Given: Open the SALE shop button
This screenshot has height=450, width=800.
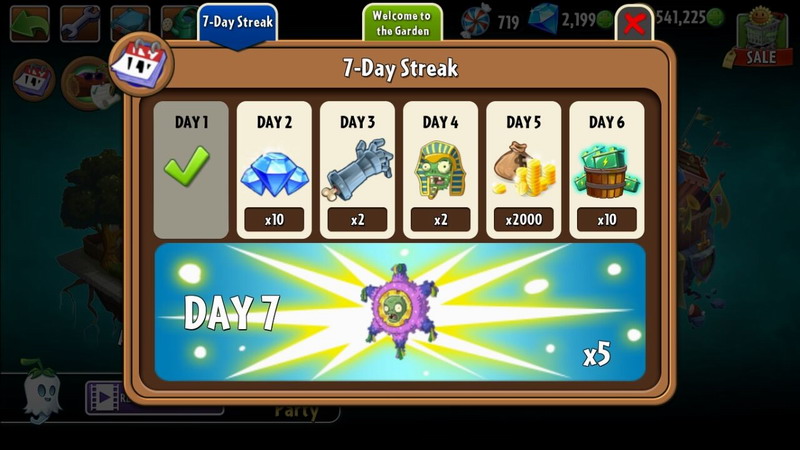Looking at the screenshot, I should pyautogui.click(x=762, y=41).
